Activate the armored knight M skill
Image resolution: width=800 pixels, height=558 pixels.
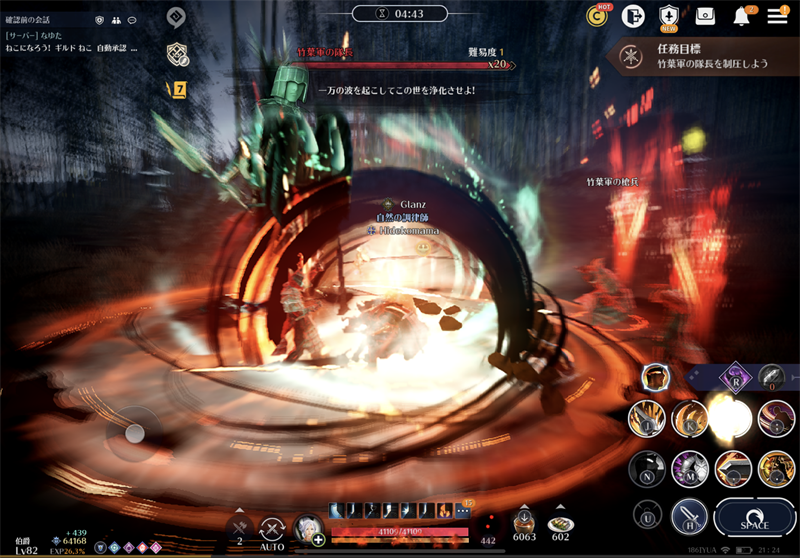[x=690, y=466]
